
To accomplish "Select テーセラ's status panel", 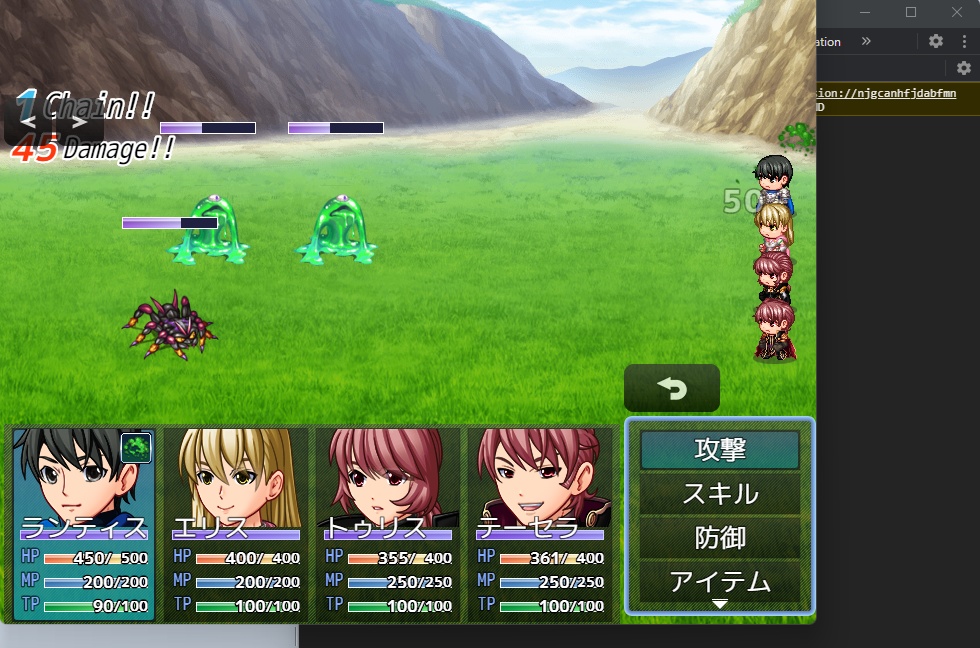I will point(540,524).
